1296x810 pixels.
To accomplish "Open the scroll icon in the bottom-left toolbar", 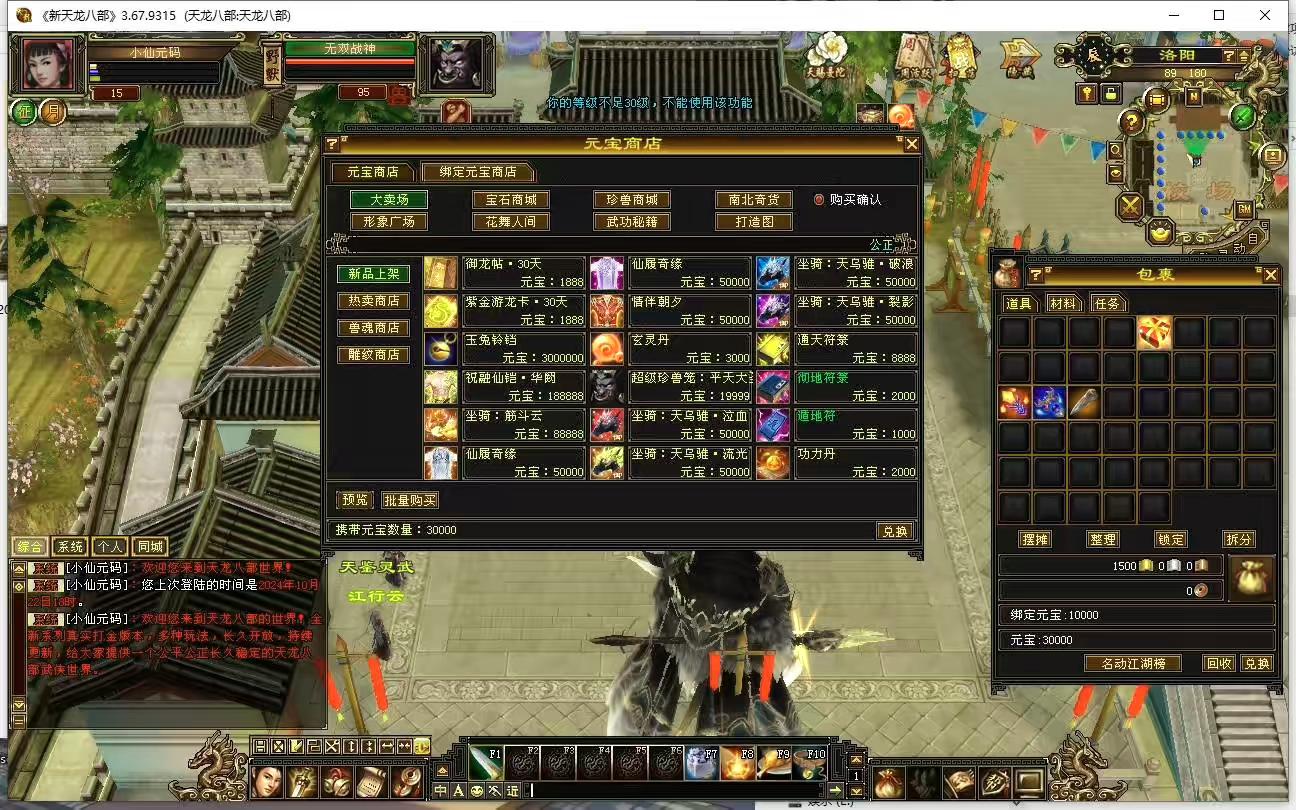I will 370,782.
